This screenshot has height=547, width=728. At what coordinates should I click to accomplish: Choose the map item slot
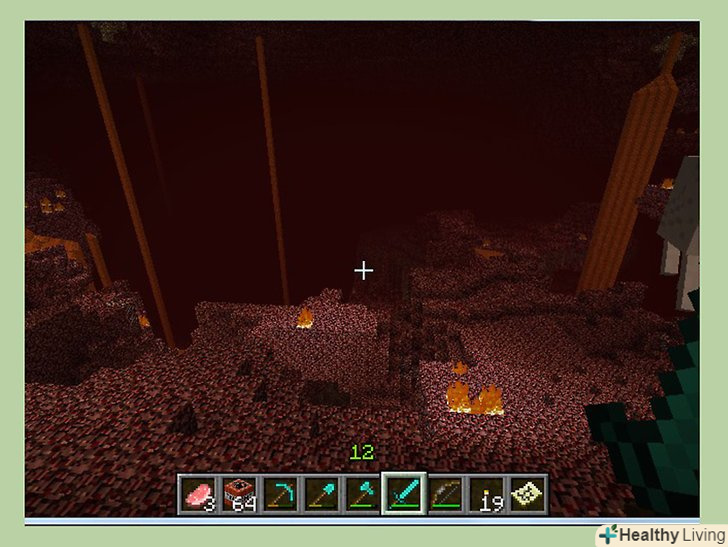pyautogui.click(x=526, y=493)
